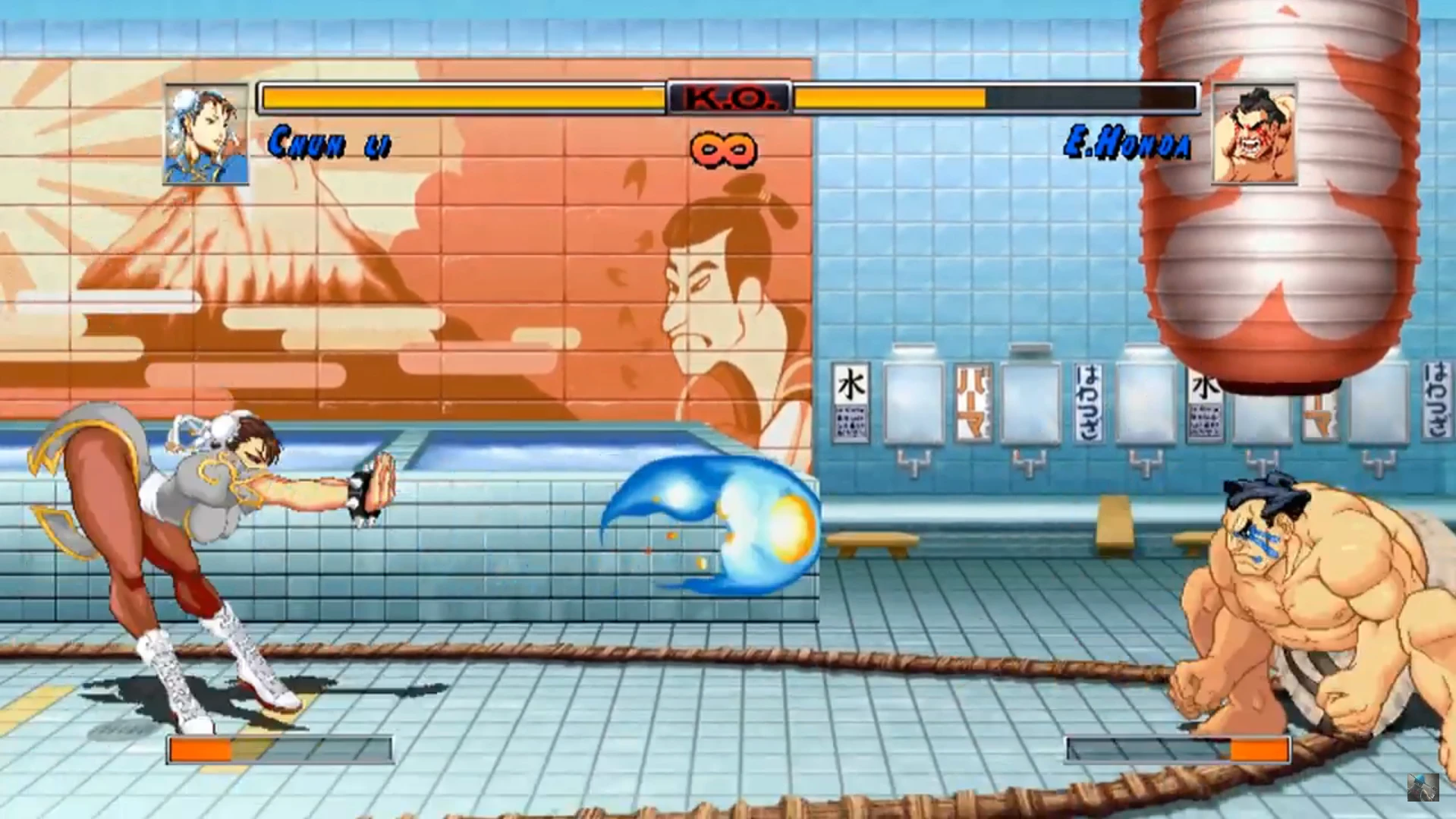Click the K.O. indicator at top center
This screenshot has height=819, width=1456.
coord(729,98)
